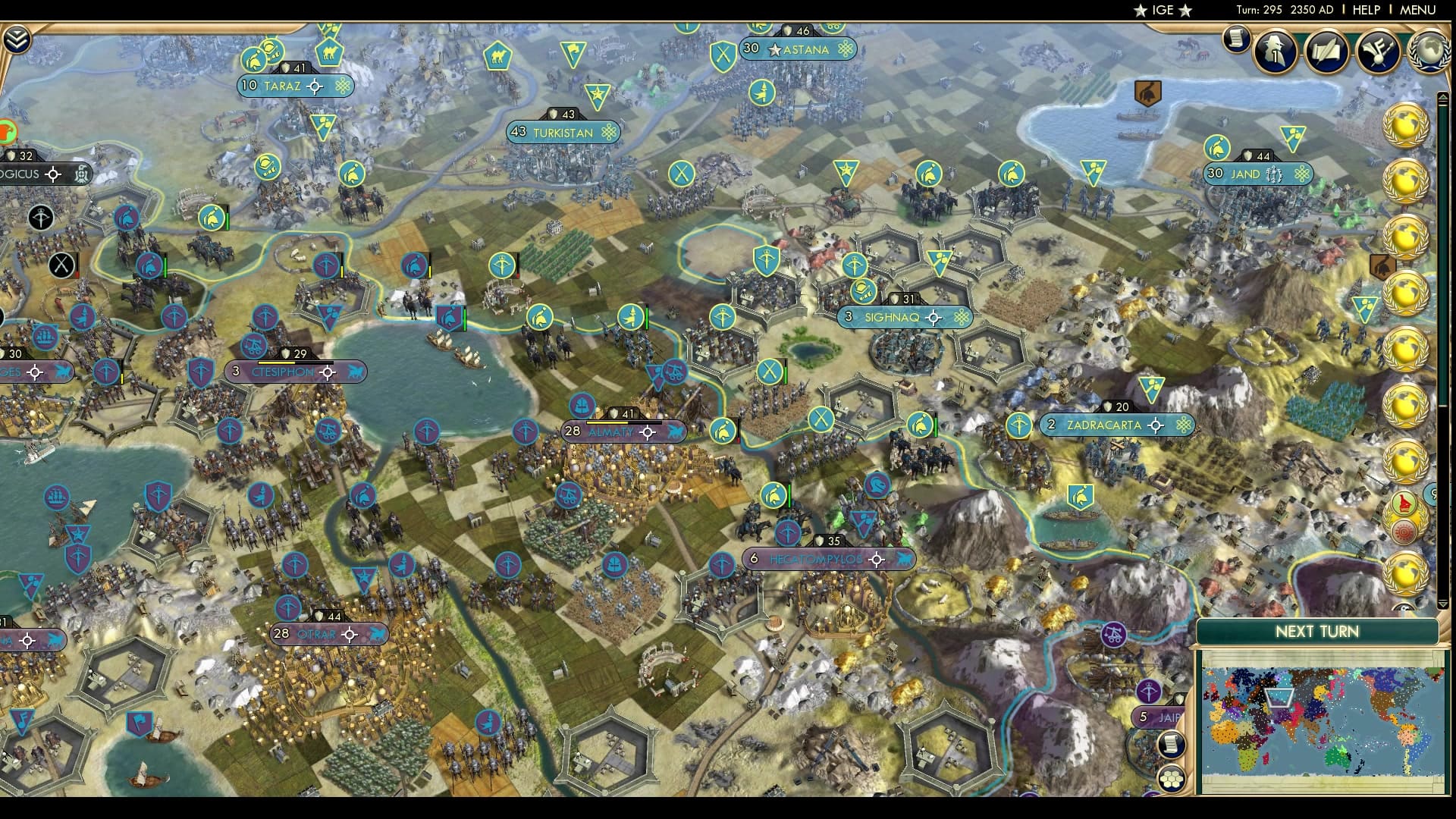Open the Diplomacy overview quill-and-scroll icon
1456x819 pixels.
1329,52
